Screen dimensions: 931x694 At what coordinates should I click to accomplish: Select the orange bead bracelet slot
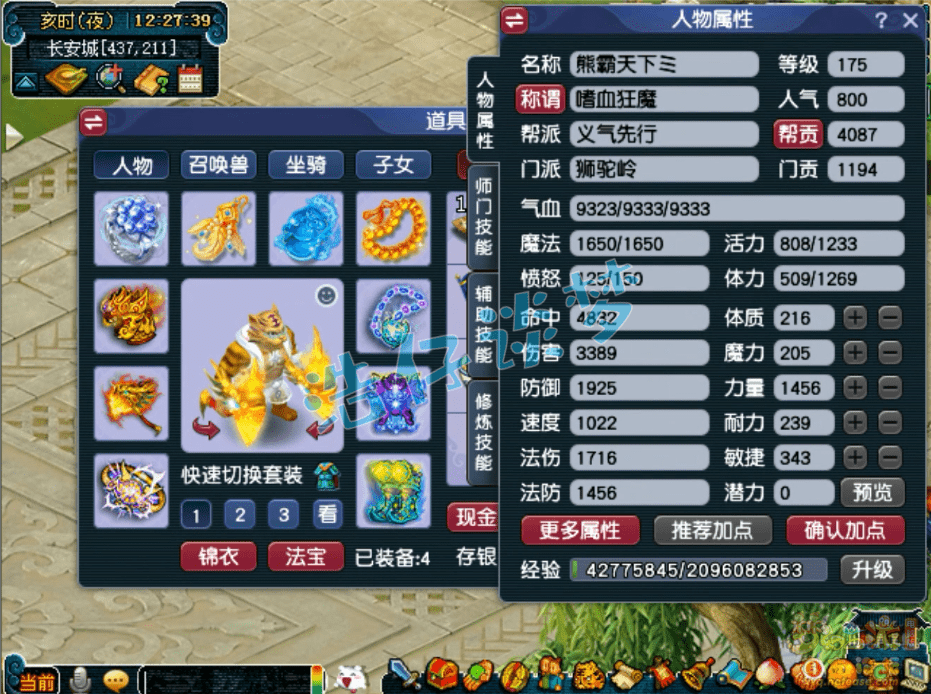point(392,229)
